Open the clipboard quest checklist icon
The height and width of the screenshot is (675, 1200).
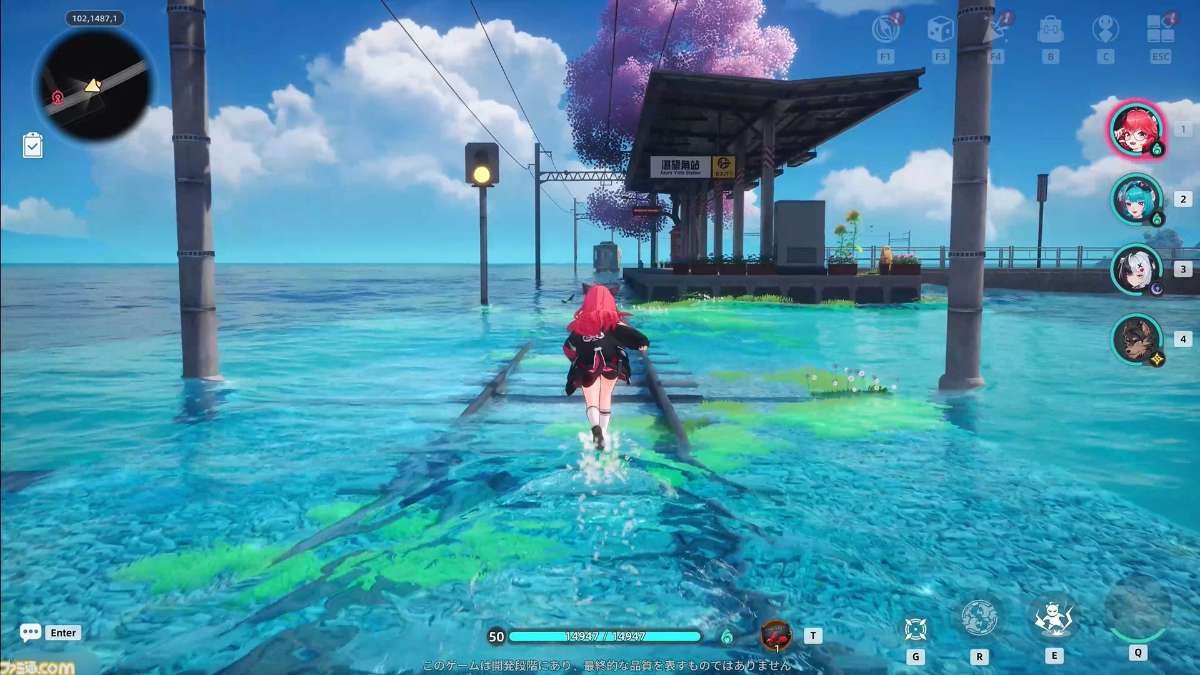[33, 145]
